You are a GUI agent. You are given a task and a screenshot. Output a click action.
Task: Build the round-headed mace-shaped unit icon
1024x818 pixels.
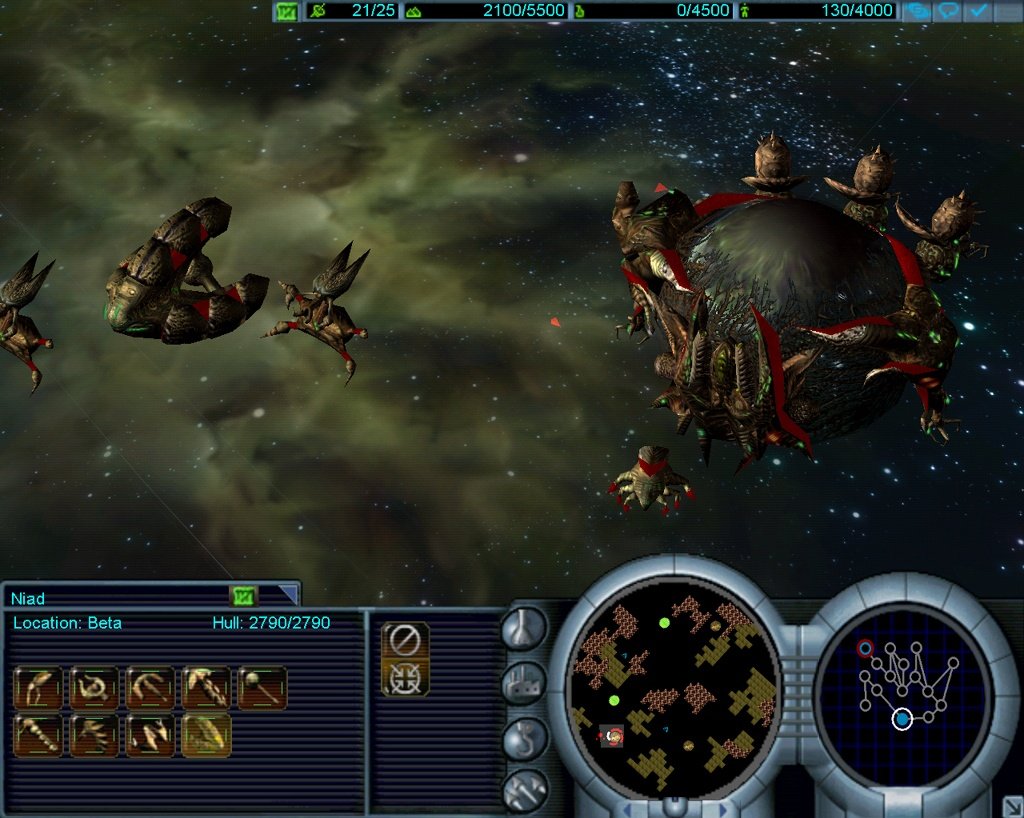point(263,688)
